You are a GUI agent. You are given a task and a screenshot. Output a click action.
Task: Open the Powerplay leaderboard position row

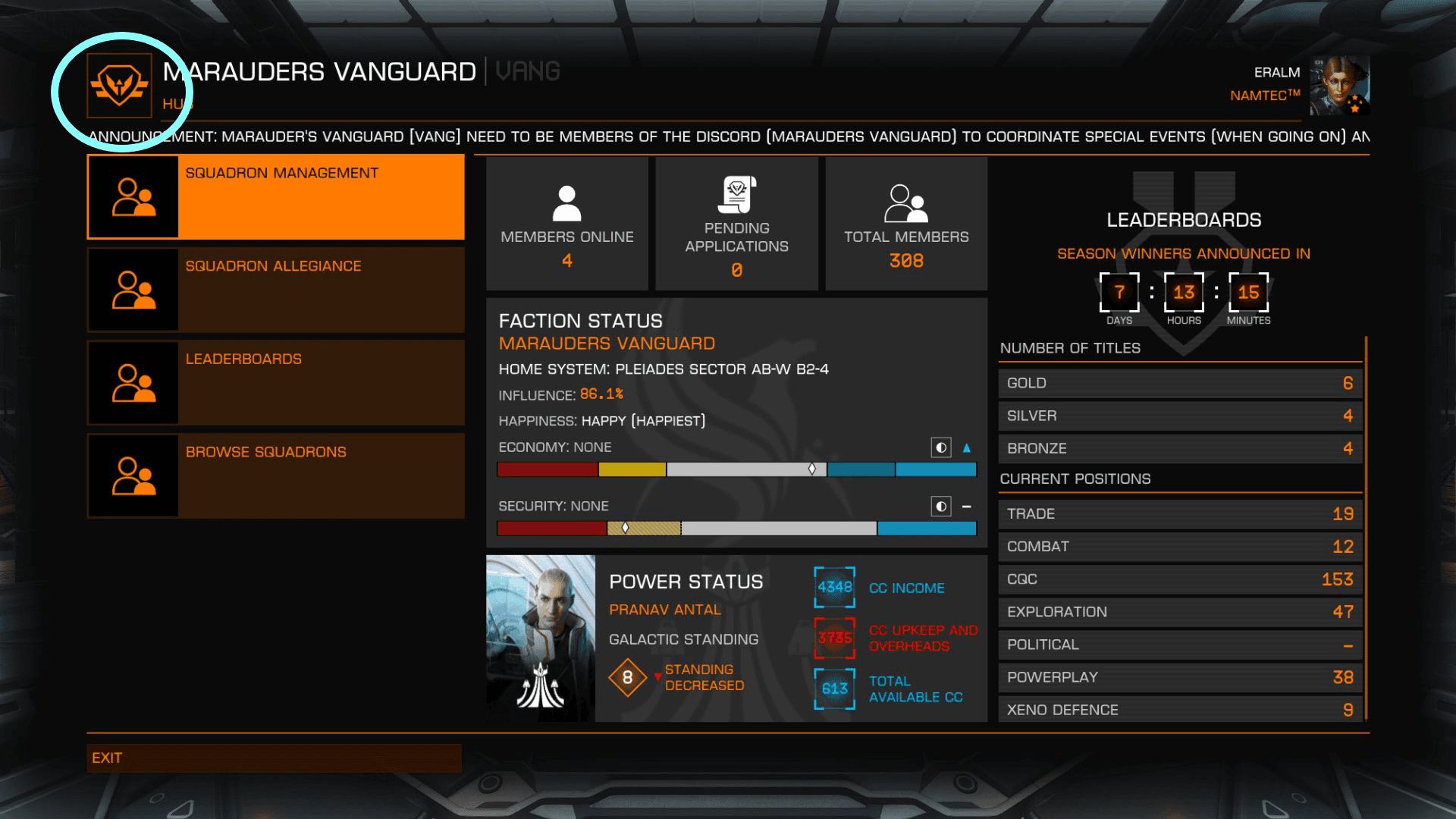1180,677
